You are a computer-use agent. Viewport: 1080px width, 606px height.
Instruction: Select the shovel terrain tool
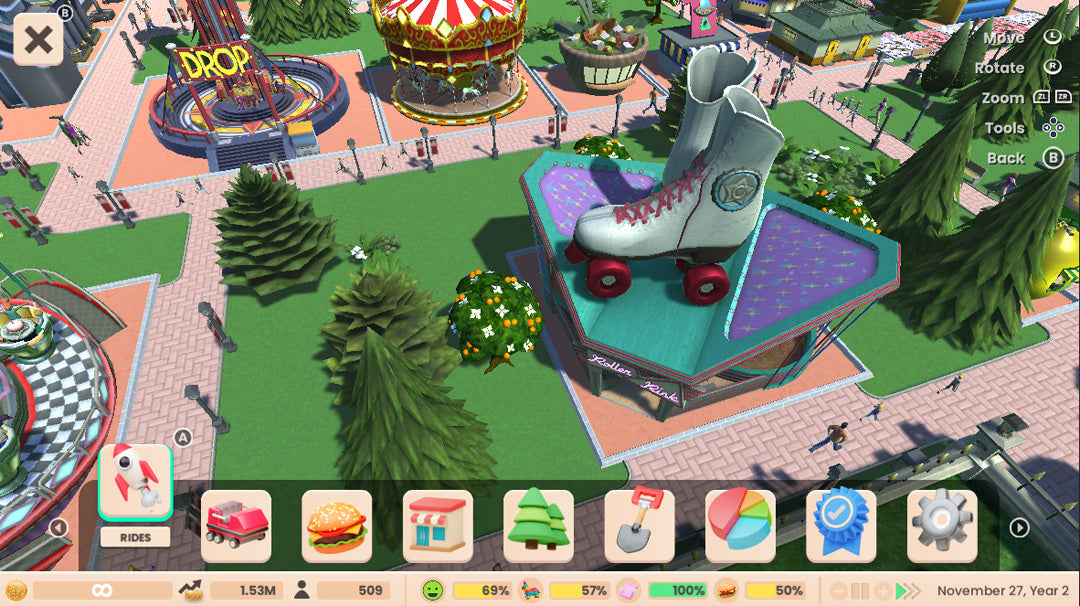639,525
